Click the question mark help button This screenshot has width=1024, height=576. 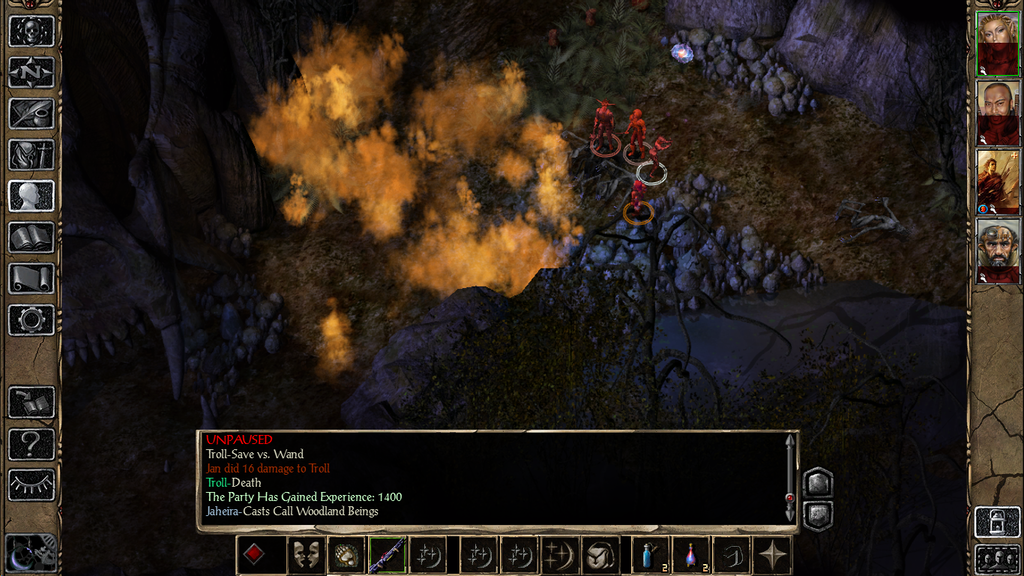tap(31, 443)
